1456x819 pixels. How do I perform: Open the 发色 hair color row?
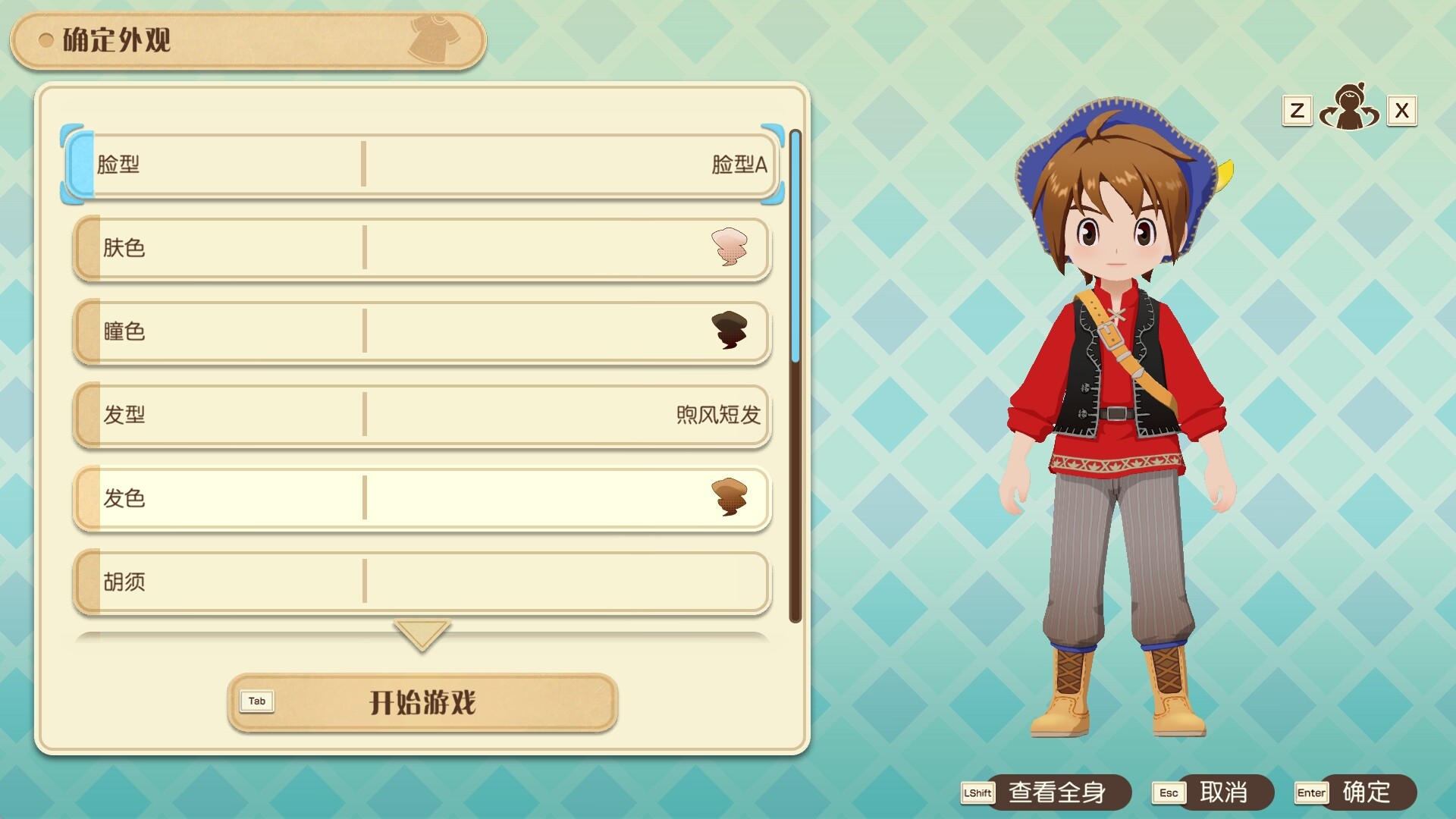[422, 498]
